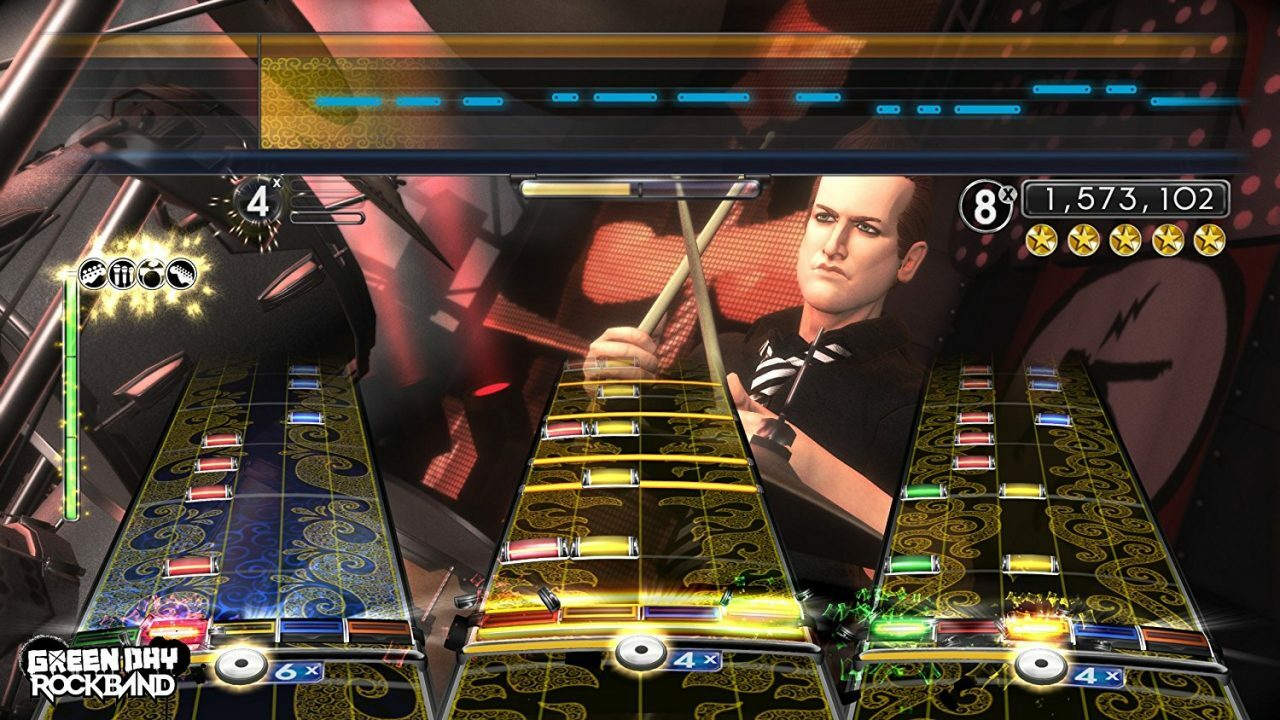The height and width of the screenshot is (720, 1280).
Task: Select the drum kit unison icon
Action: click(152, 273)
